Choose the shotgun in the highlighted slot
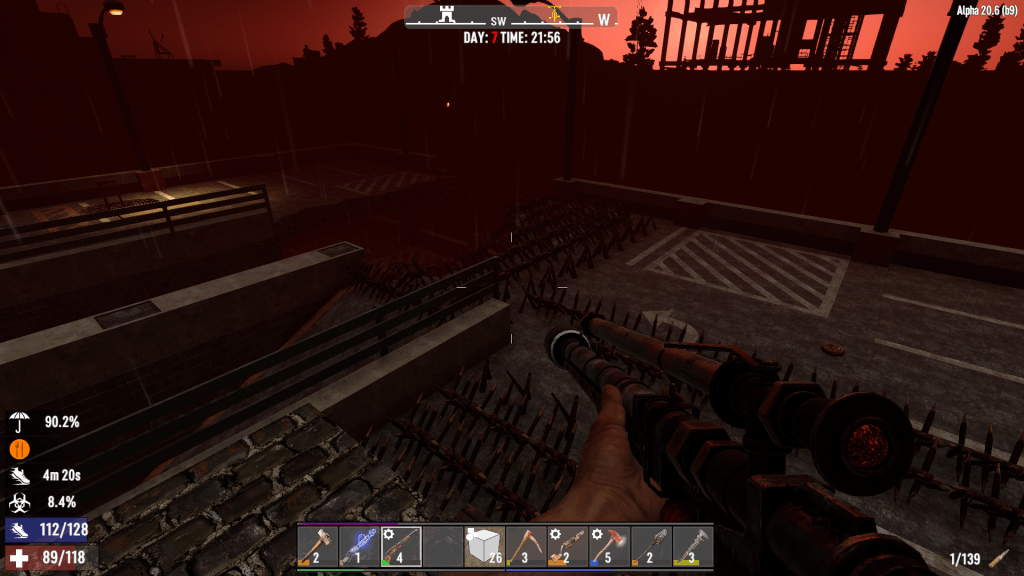The width and height of the screenshot is (1024, 576). (x=400, y=547)
